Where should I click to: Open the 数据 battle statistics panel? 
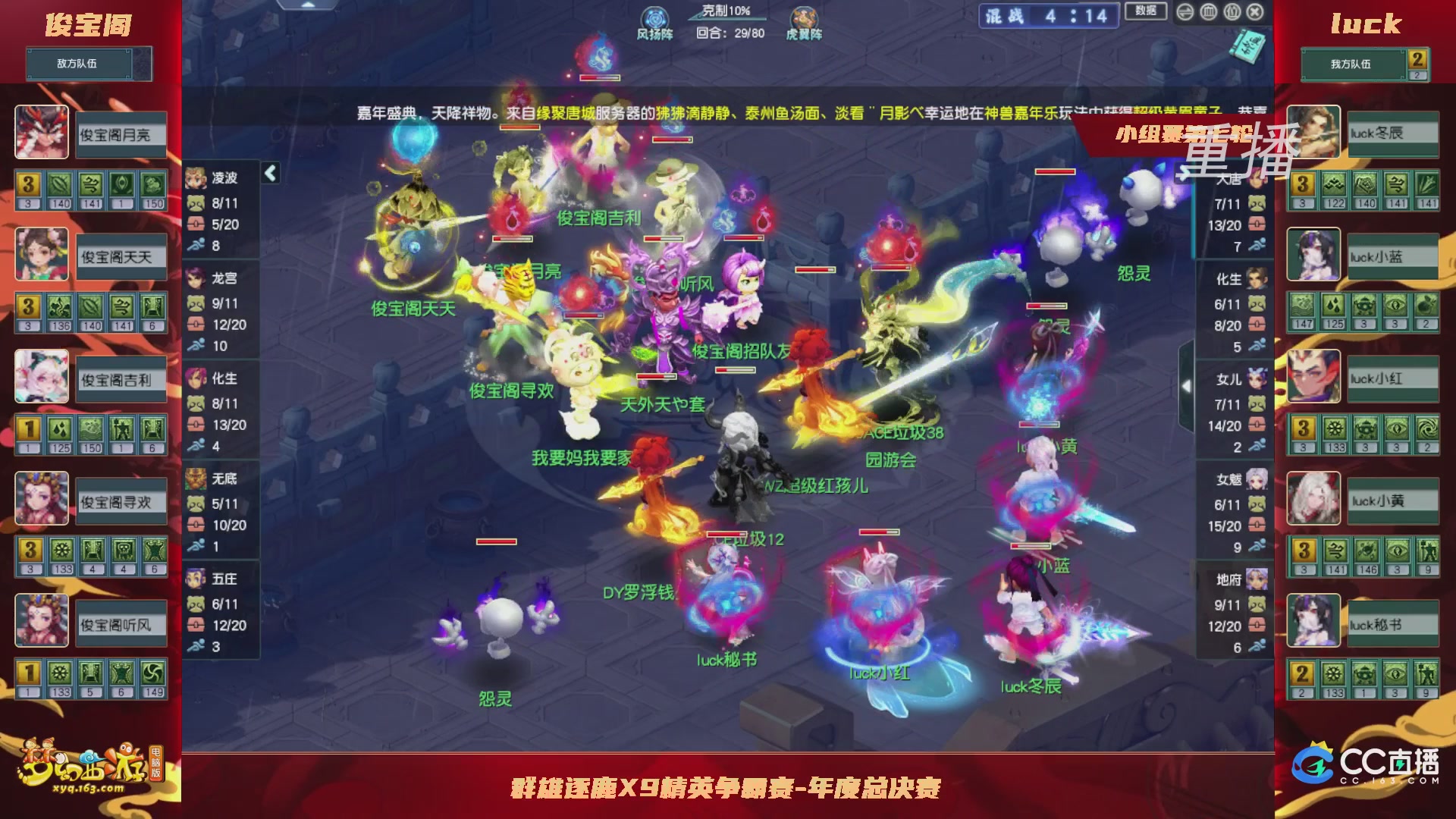[x=1147, y=11]
